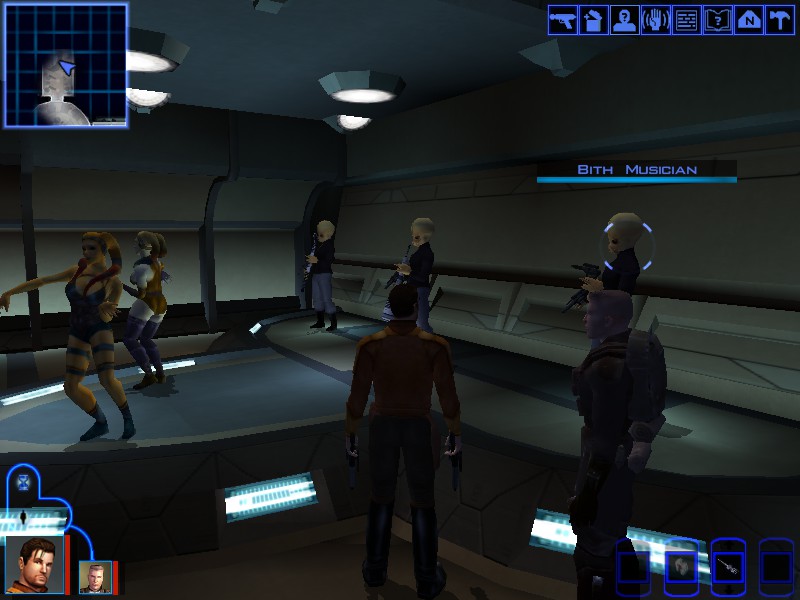Click the minimap in the corner

tap(66, 65)
